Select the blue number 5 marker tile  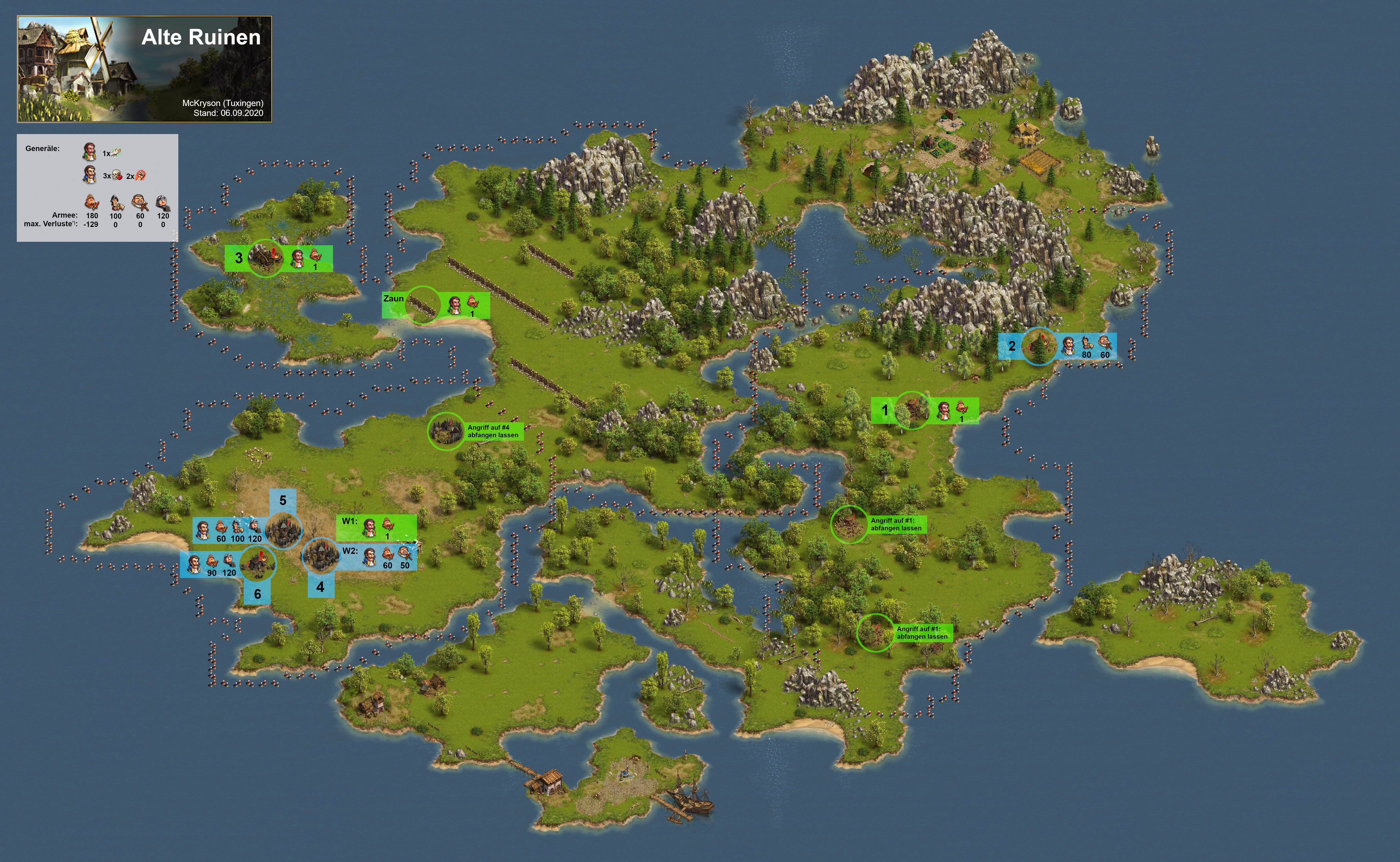[x=283, y=500]
